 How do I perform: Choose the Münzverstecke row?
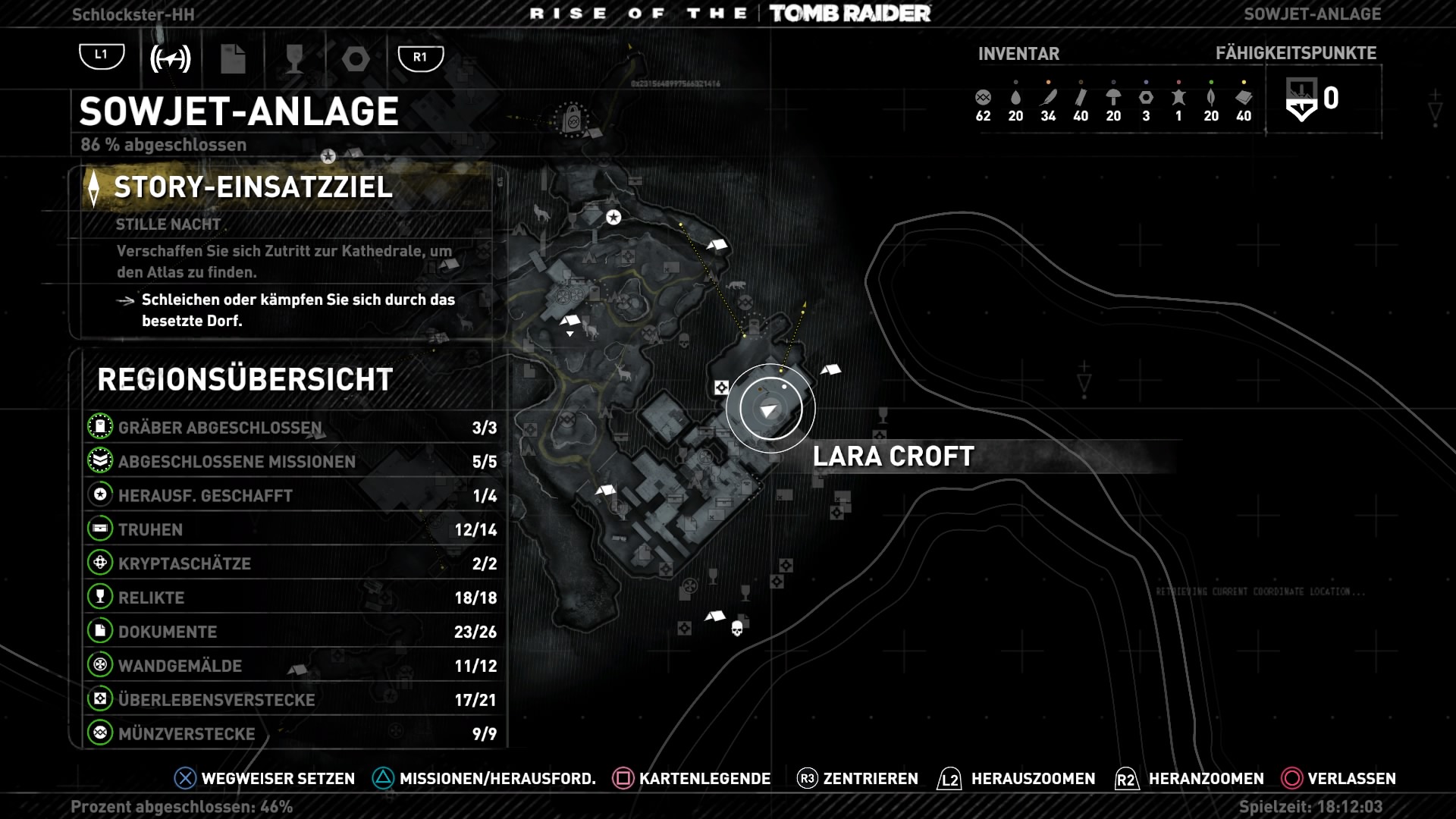292,734
